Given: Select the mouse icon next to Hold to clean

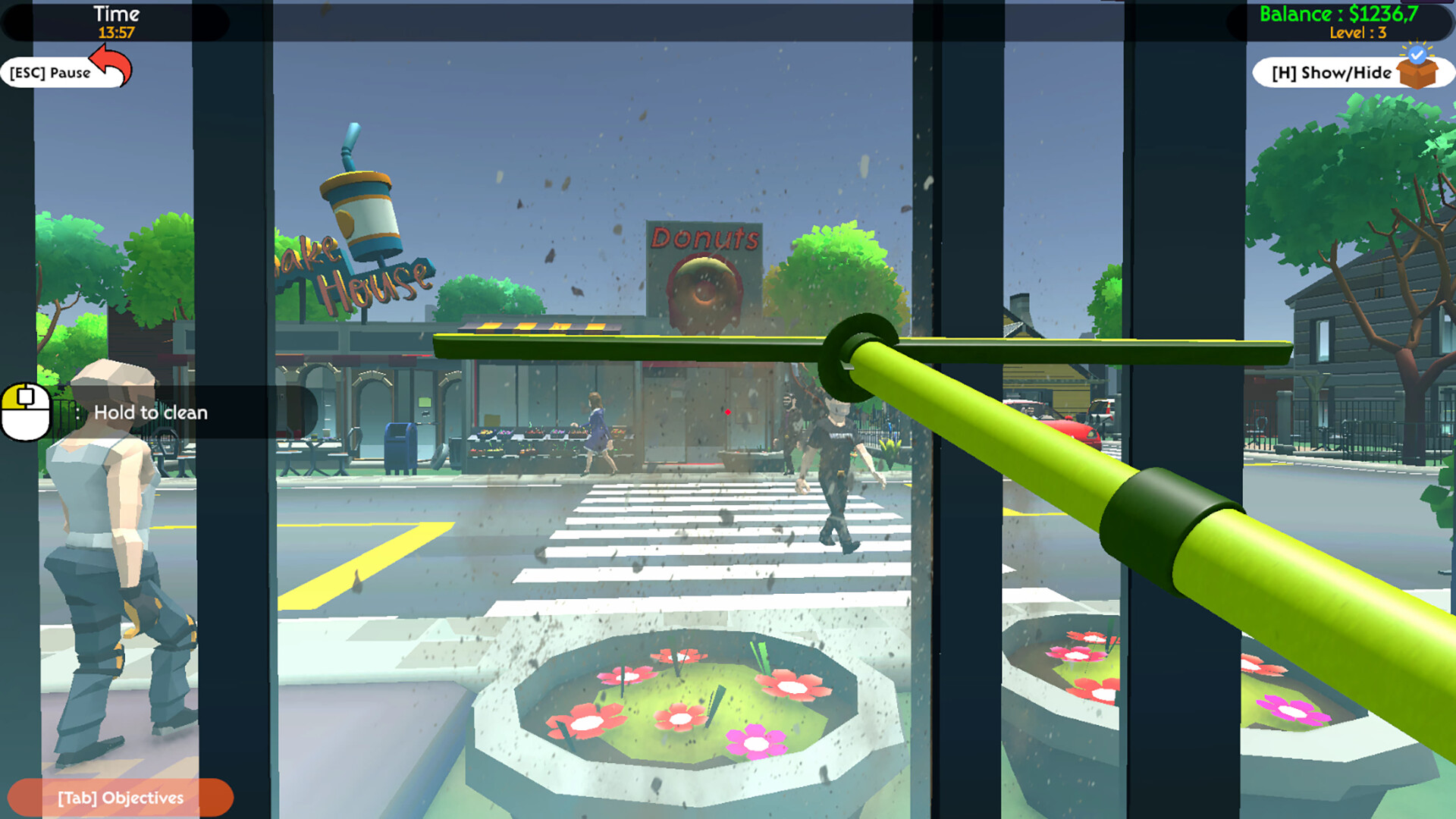Looking at the screenshot, I should [24, 409].
